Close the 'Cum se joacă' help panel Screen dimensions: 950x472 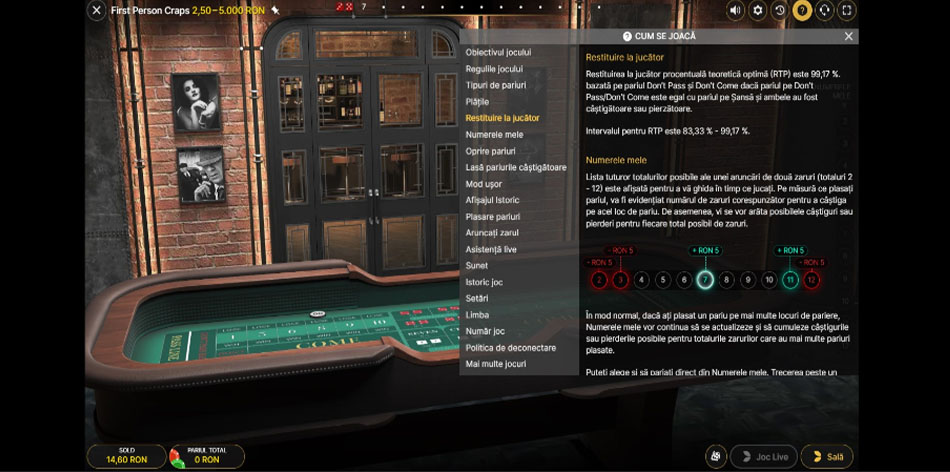click(x=848, y=36)
